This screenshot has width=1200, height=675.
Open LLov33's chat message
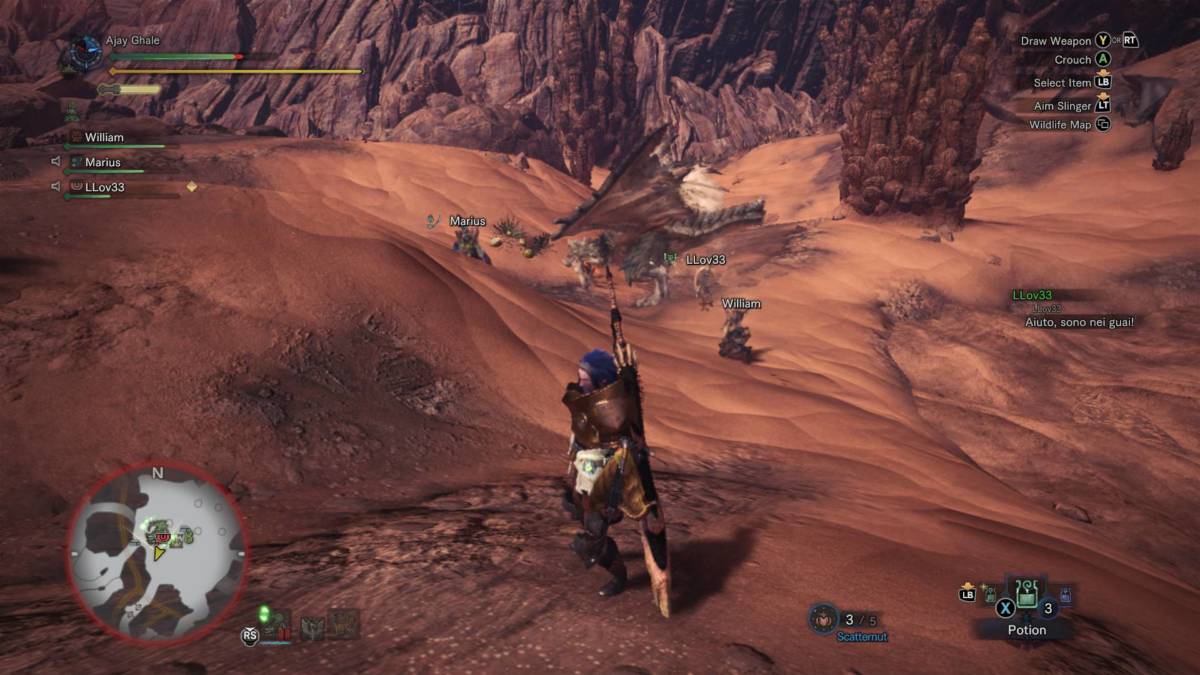[1078, 322]
